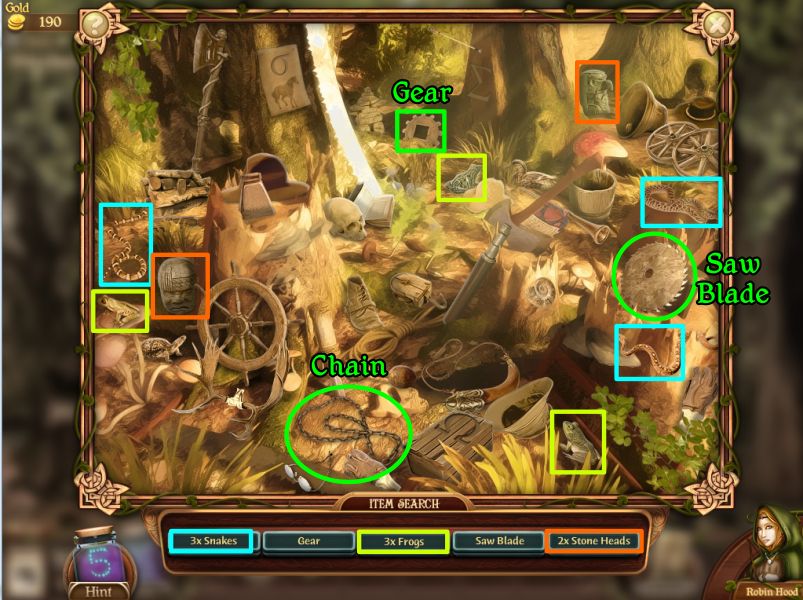The width and height of the screenshot is (803, 600).
Task: Select the 3x Frogs list entry
Action: pyautogui.click(x=402, y=541)
